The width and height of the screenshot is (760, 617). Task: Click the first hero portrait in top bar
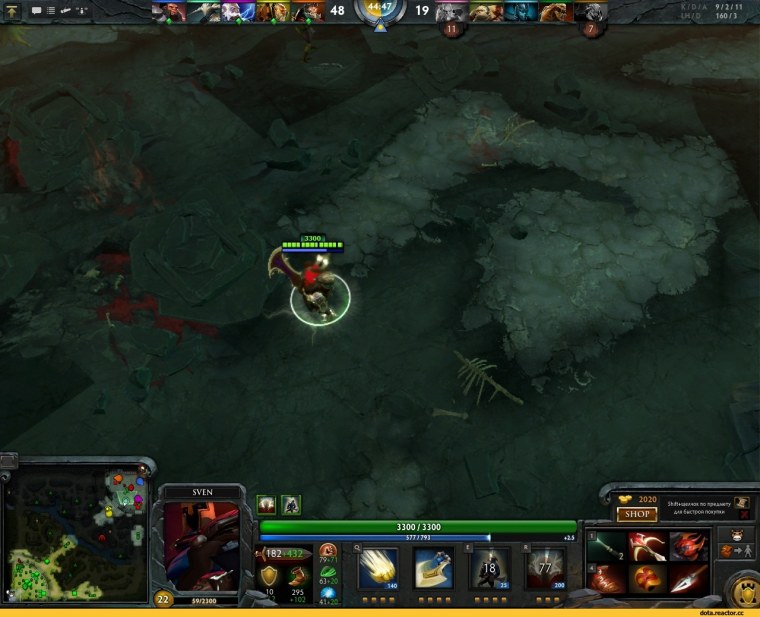coord(167,11)
